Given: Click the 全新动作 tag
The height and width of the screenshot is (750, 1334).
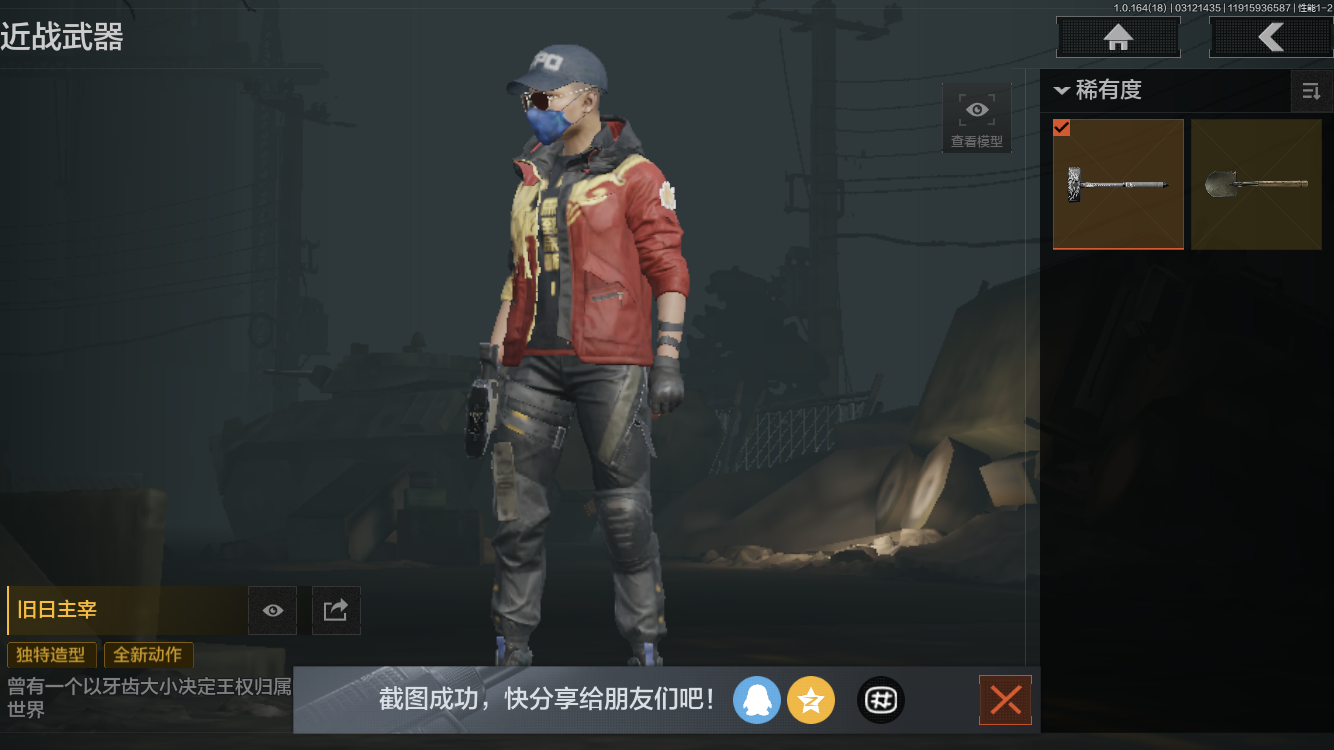Looking at the screenshot, I should tap(148, 655).
